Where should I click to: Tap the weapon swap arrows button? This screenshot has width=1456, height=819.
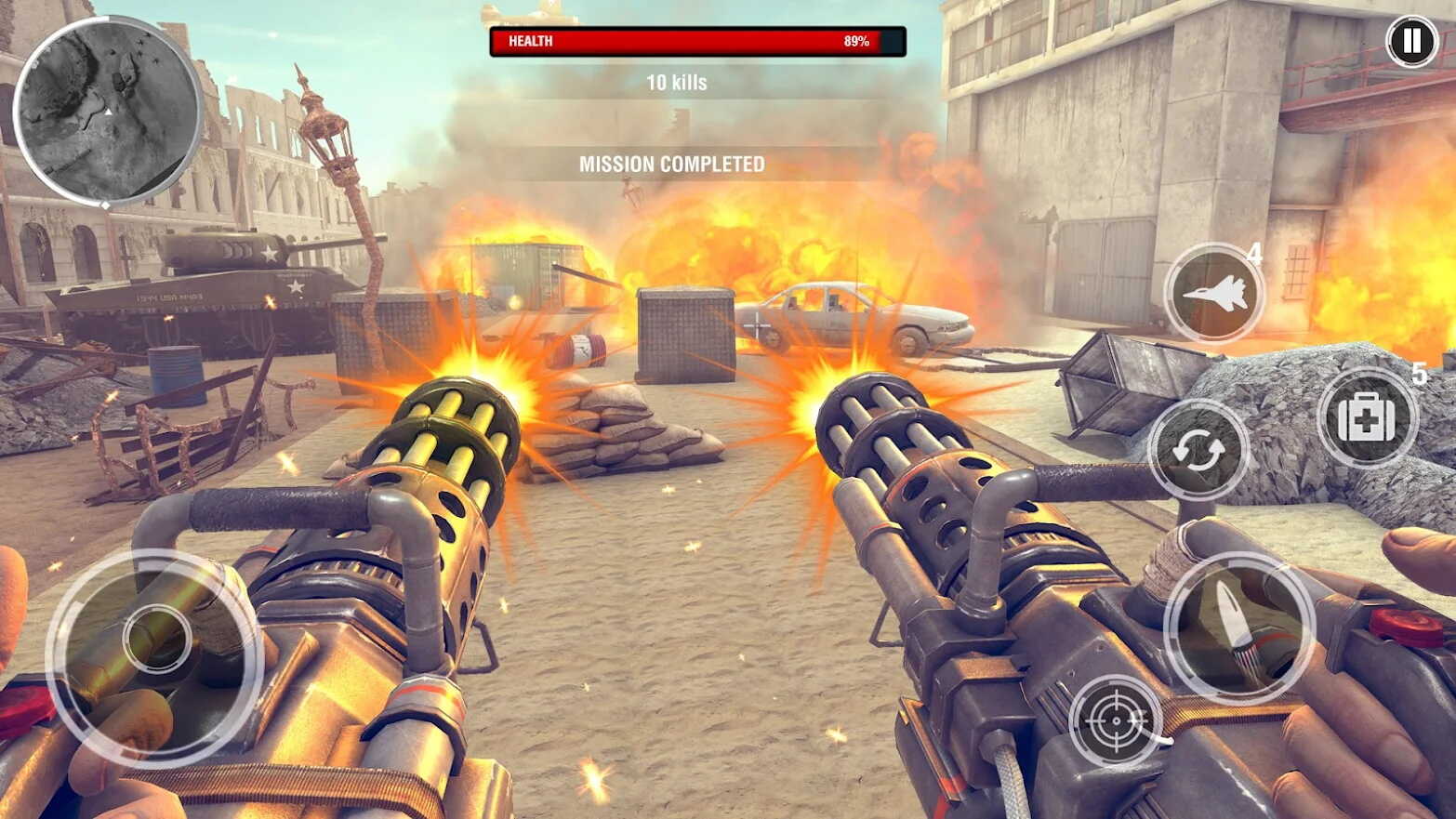tap(1198, 451)
